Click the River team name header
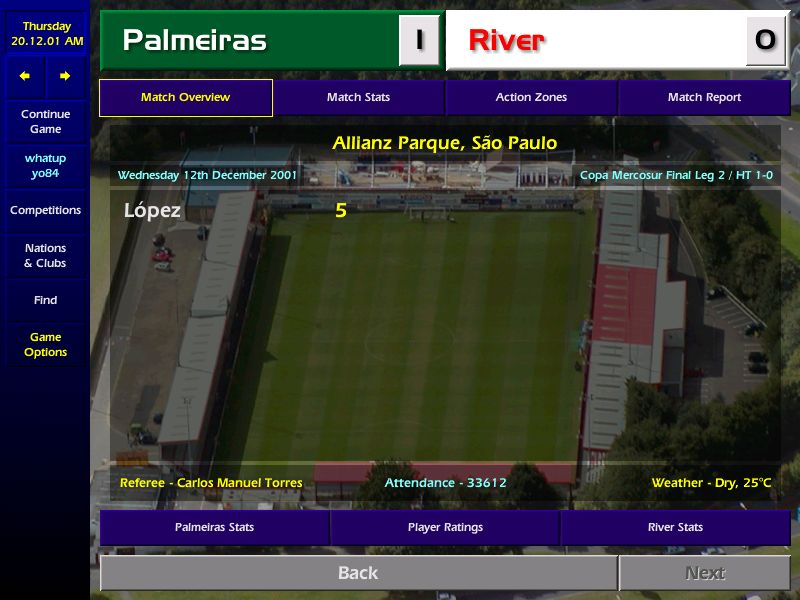 507,41
